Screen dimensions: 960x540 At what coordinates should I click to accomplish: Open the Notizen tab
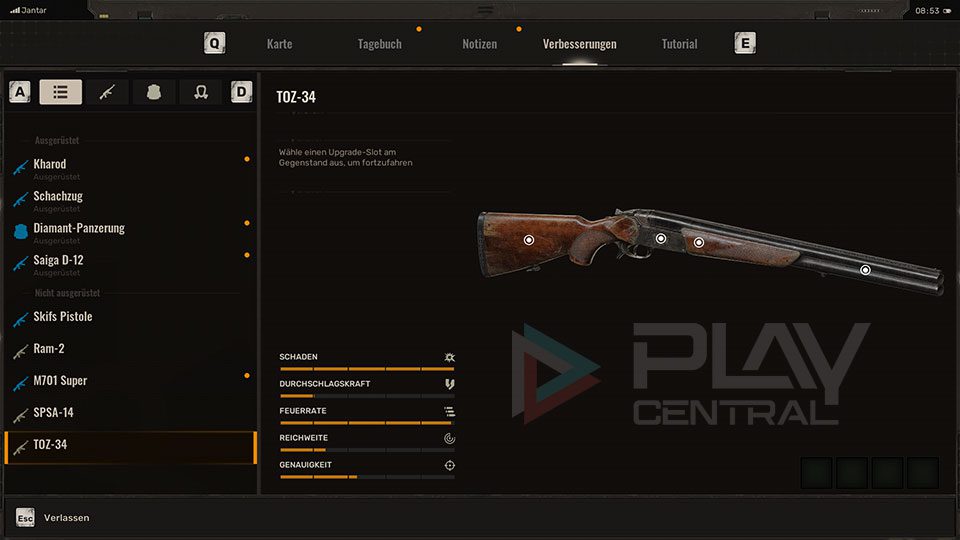point(479,44)
